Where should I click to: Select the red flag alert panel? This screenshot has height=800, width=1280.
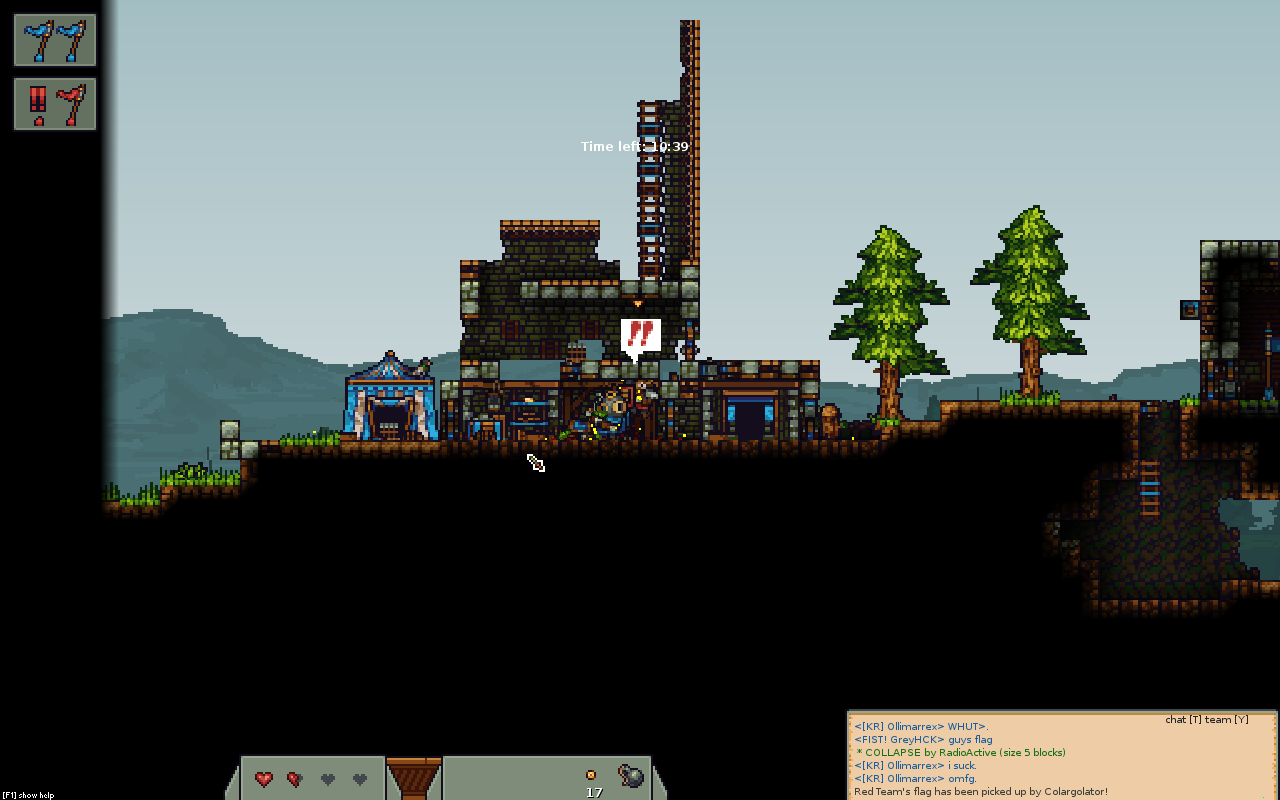55,104
